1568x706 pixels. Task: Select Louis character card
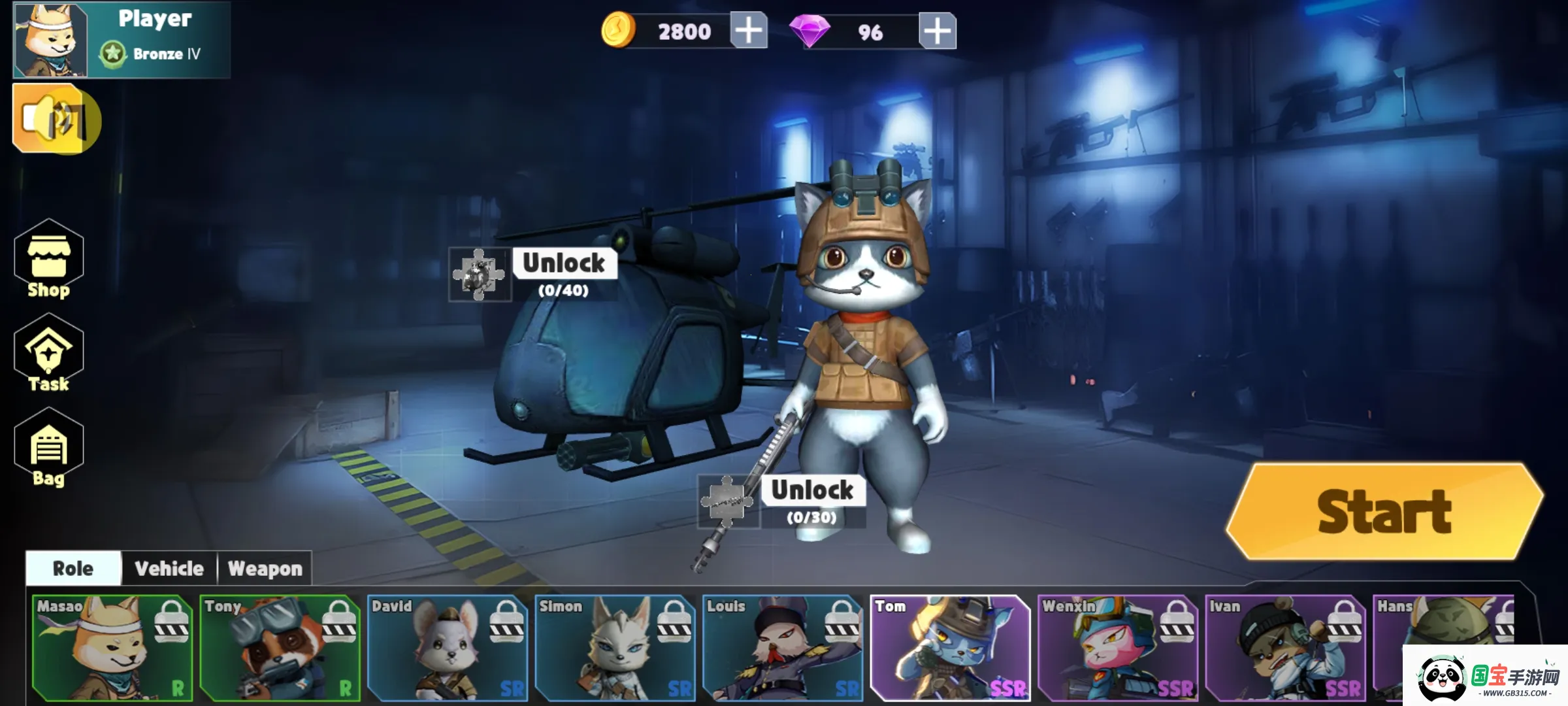(x=783, y=647)
